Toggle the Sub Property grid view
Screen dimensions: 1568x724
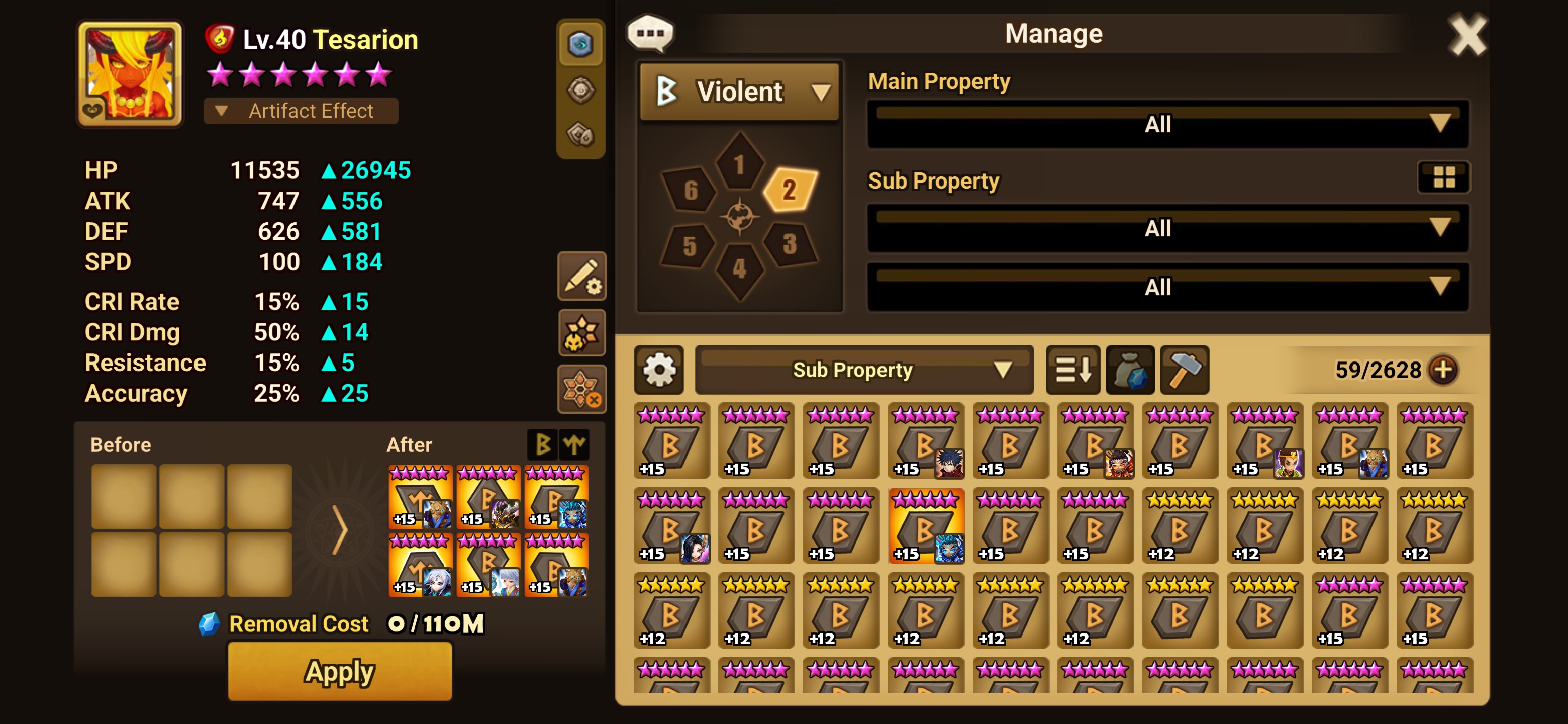click(1443, 177)
